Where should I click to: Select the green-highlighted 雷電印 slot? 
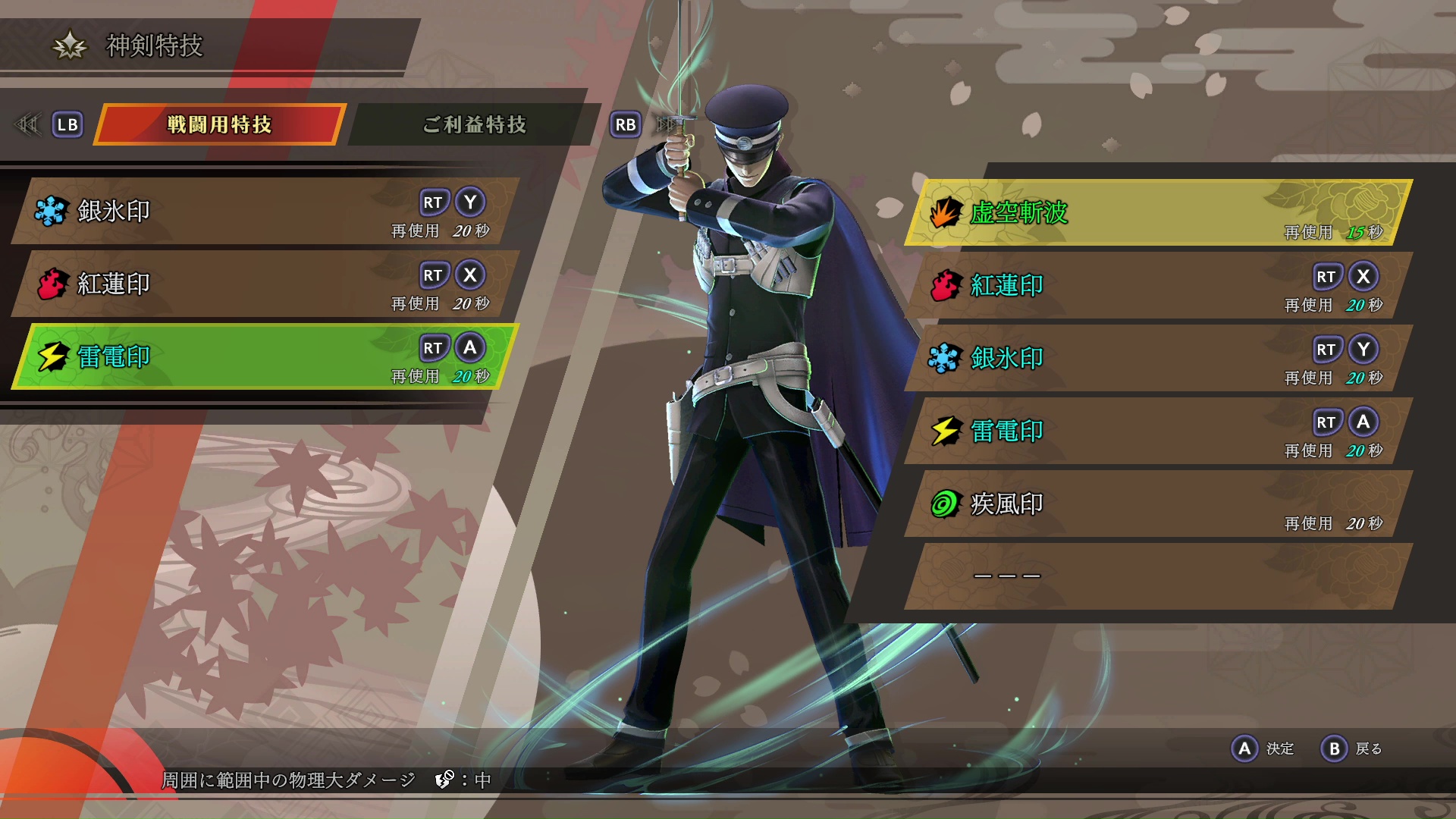[x=265, y=356]
